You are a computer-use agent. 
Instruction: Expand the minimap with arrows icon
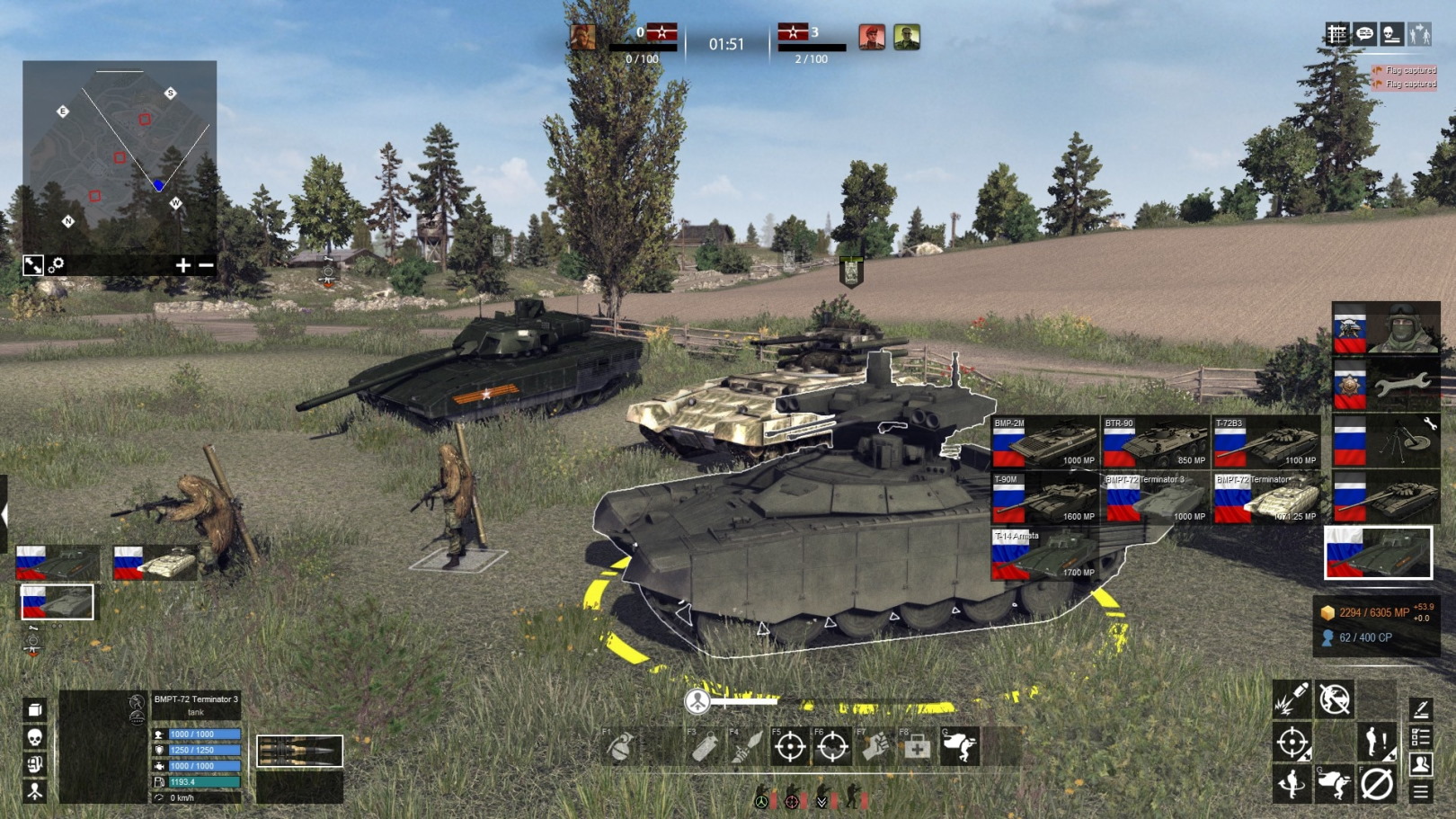[x=33, y=265]
